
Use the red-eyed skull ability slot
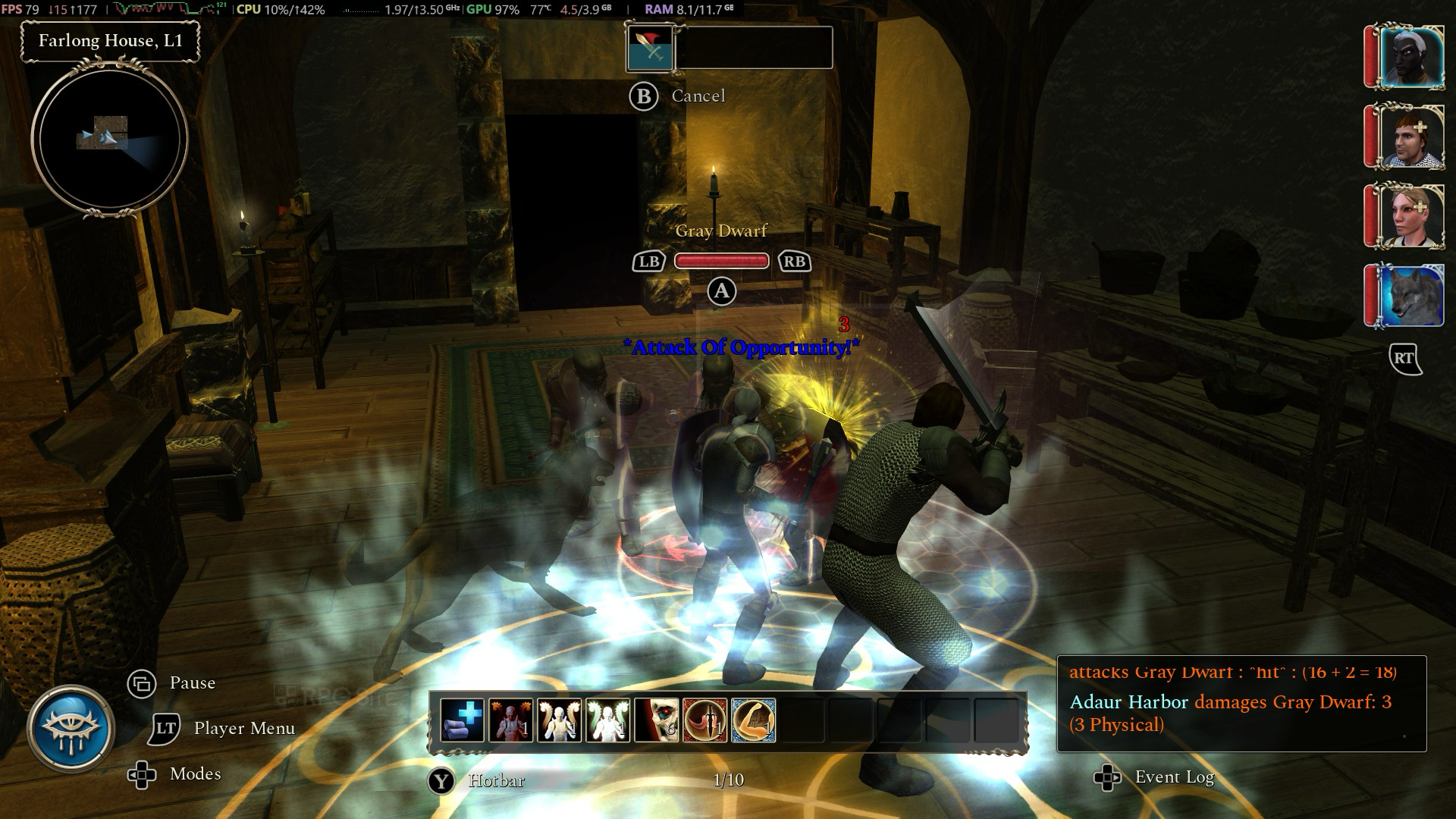[656, 720]
